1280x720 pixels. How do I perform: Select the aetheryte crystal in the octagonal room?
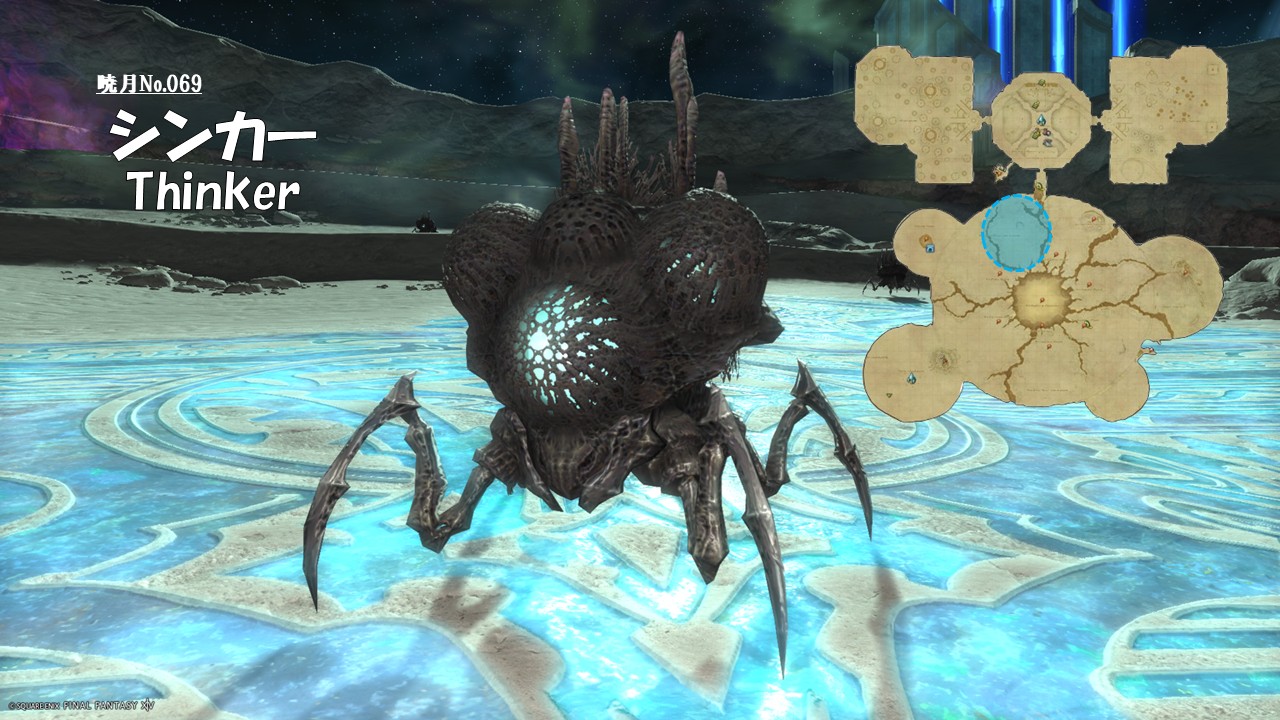point(1041,121)
